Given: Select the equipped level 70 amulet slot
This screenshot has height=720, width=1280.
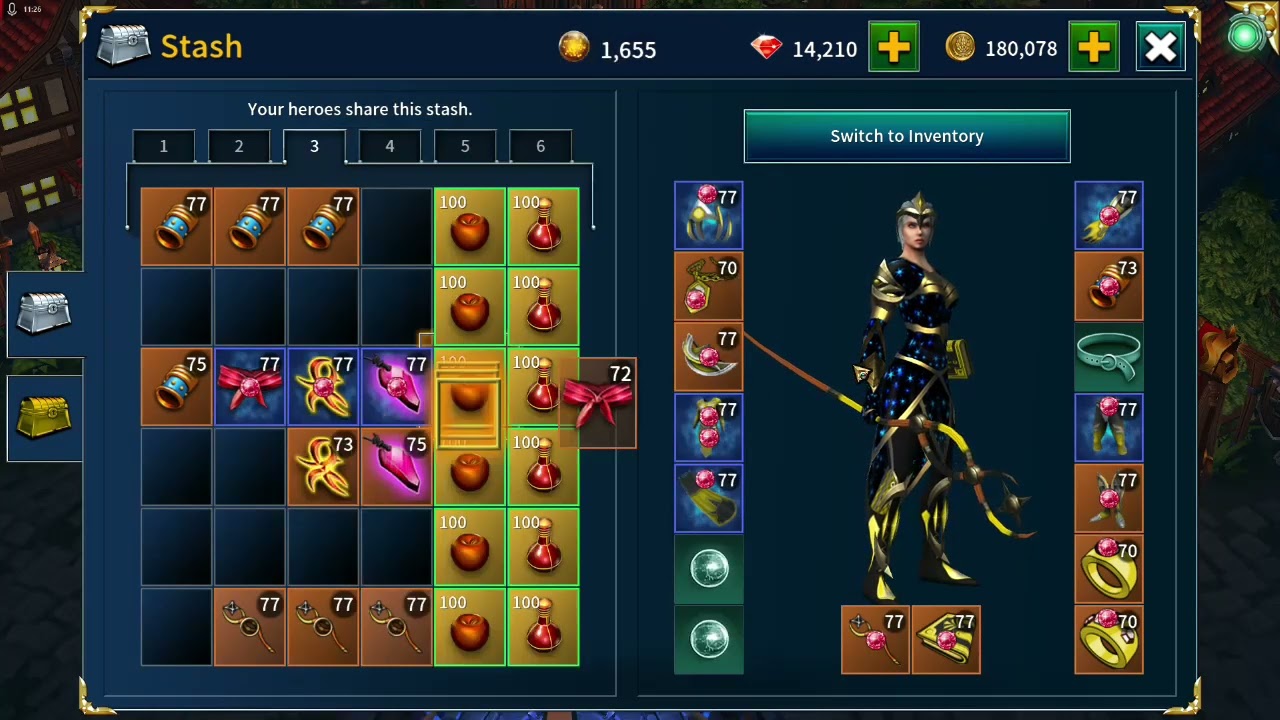Looking at the screenshot, I should click(x=709, y=286).
